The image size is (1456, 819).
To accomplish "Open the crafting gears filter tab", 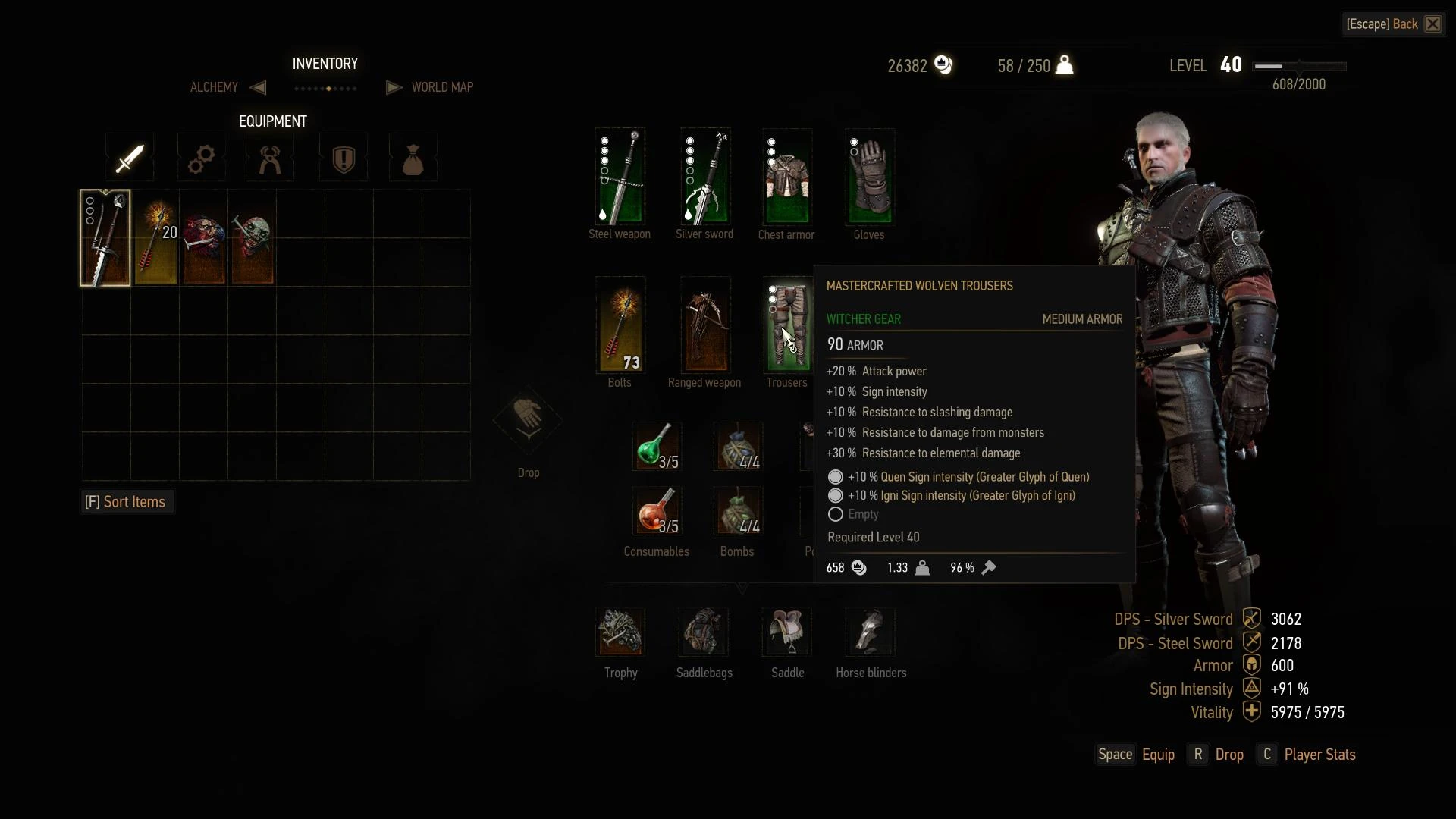I will point(201,158).
